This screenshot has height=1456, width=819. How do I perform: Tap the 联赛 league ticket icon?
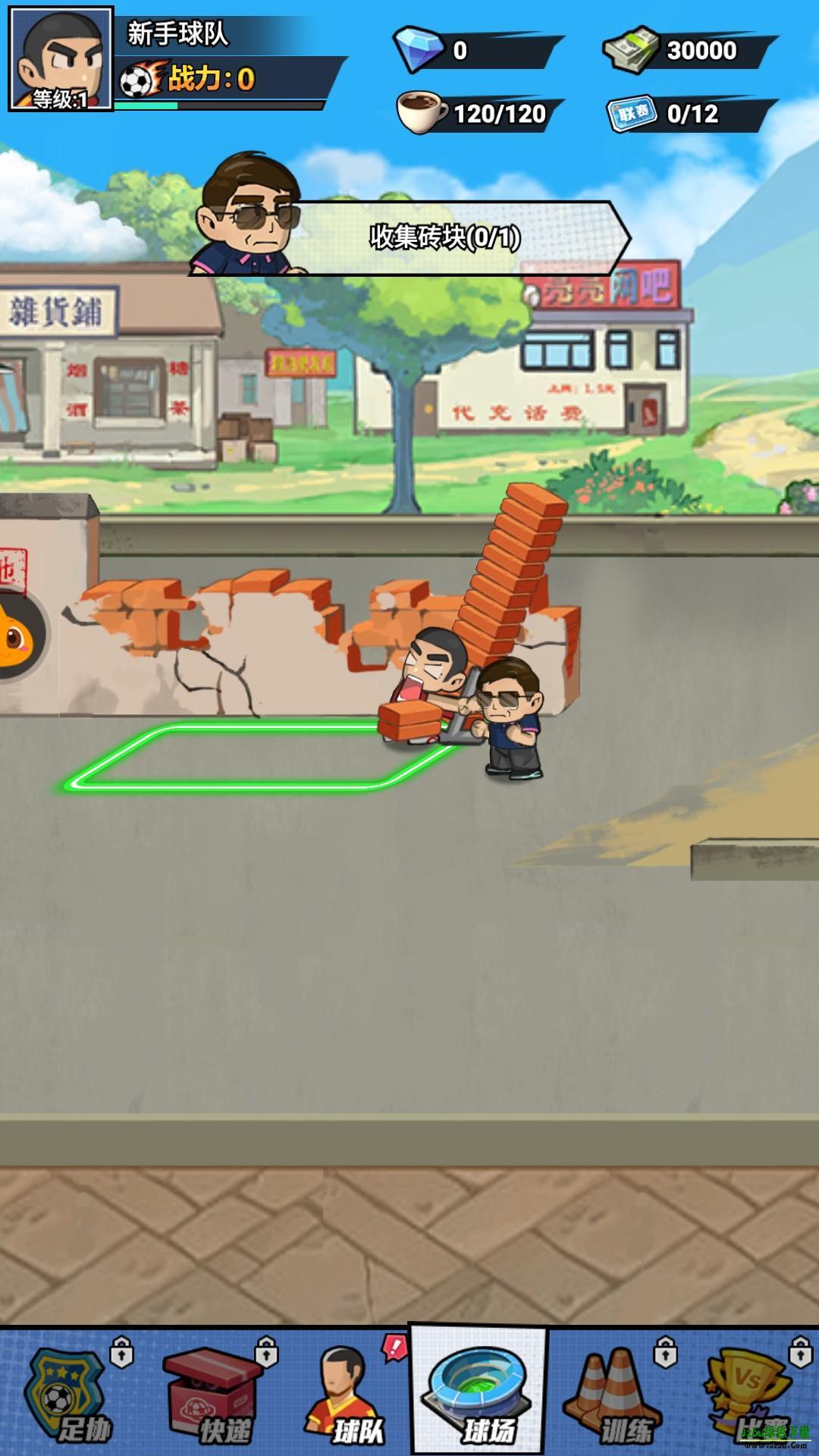pos(632,114)
